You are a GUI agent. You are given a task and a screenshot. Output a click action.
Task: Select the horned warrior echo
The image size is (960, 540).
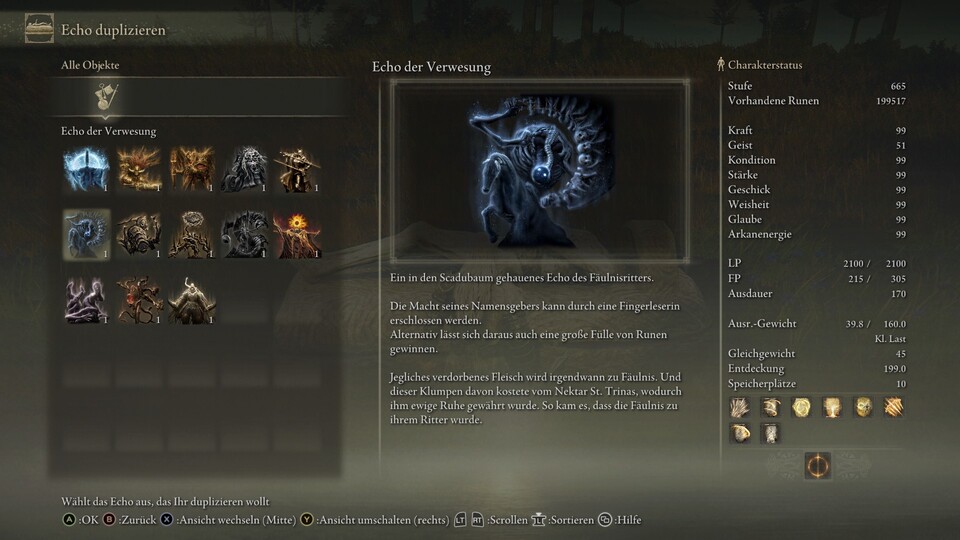click(192, 298)
